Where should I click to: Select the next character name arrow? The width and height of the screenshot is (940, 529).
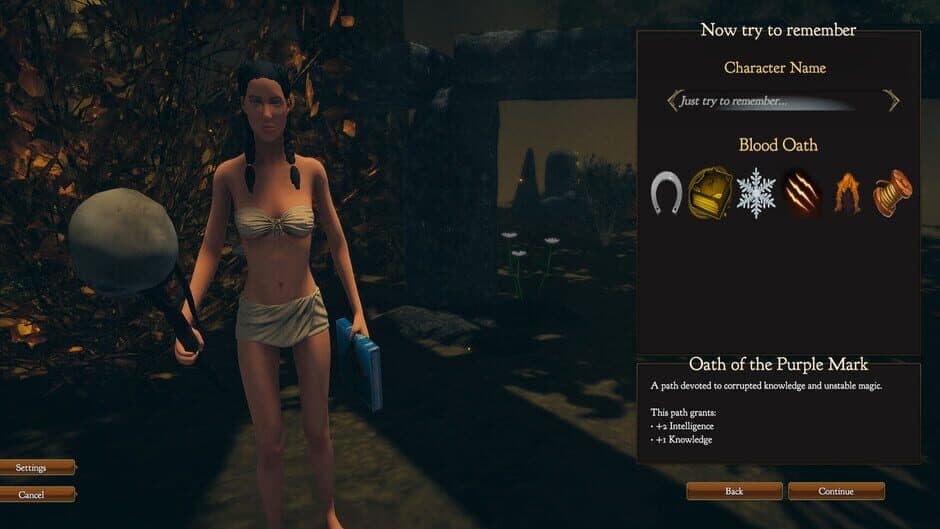point(891,101)
